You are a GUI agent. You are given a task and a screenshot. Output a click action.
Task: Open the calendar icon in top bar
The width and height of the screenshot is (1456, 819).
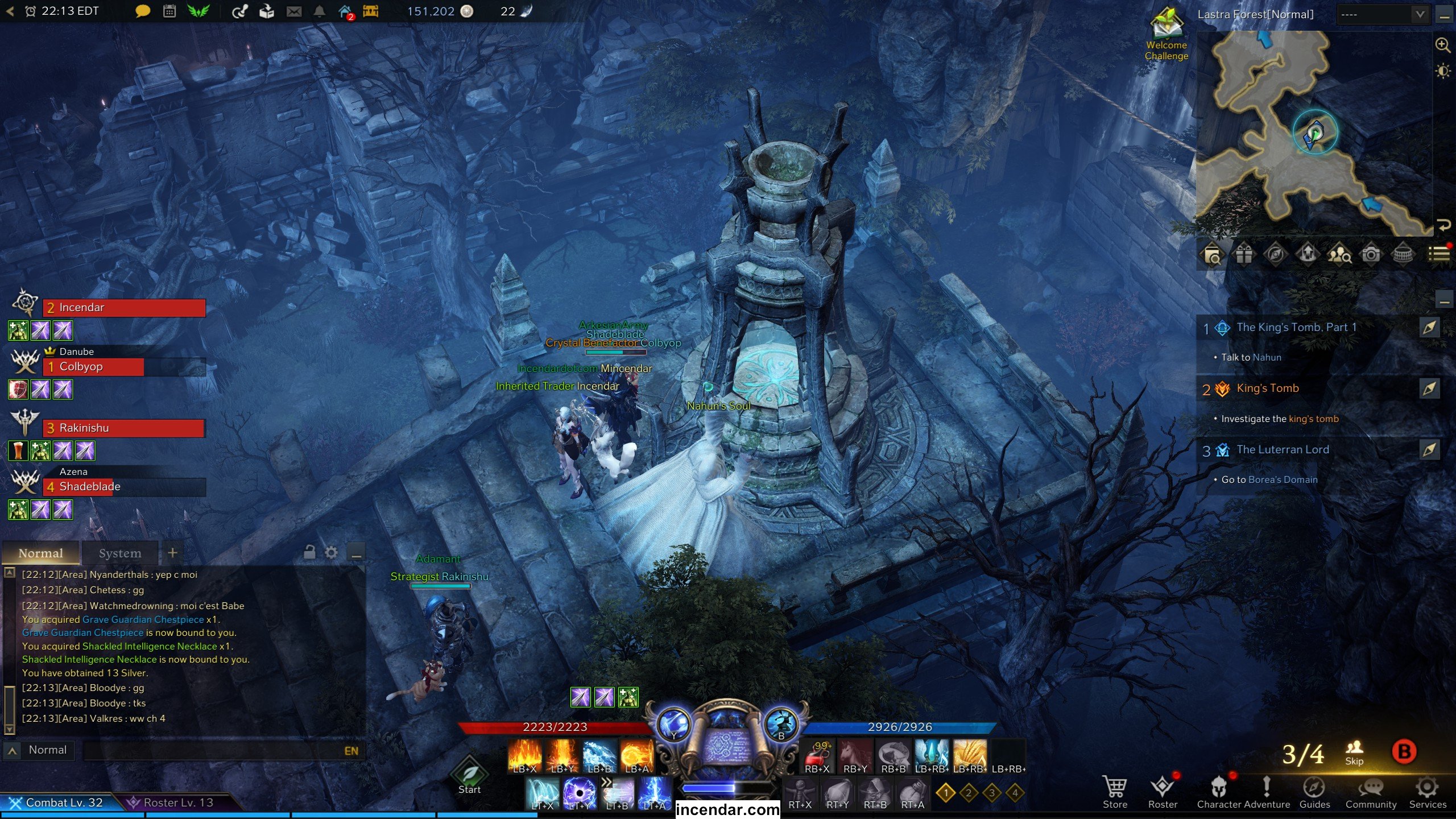click(x=169, y=11)
